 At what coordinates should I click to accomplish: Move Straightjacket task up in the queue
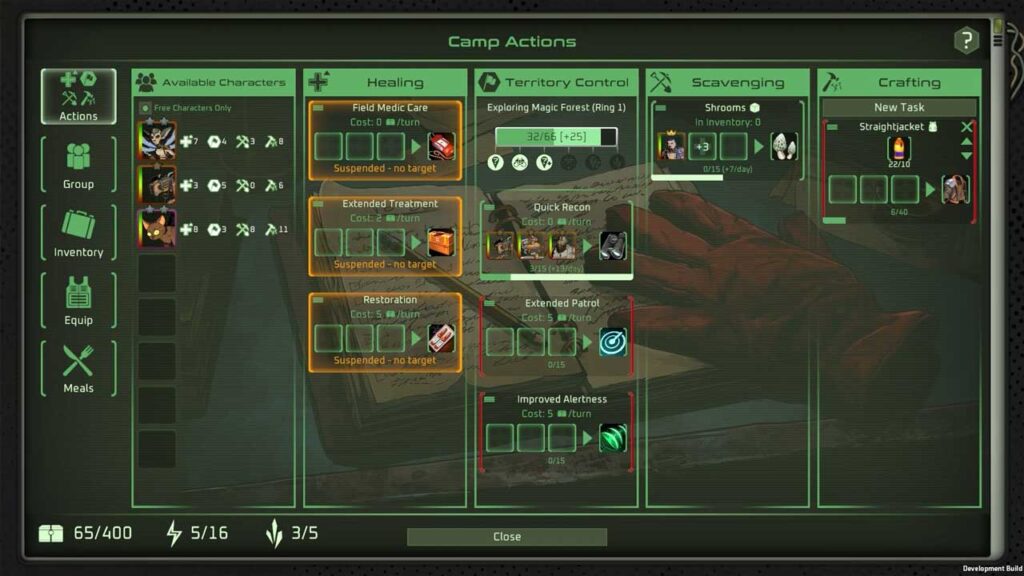tap(966, 141)
